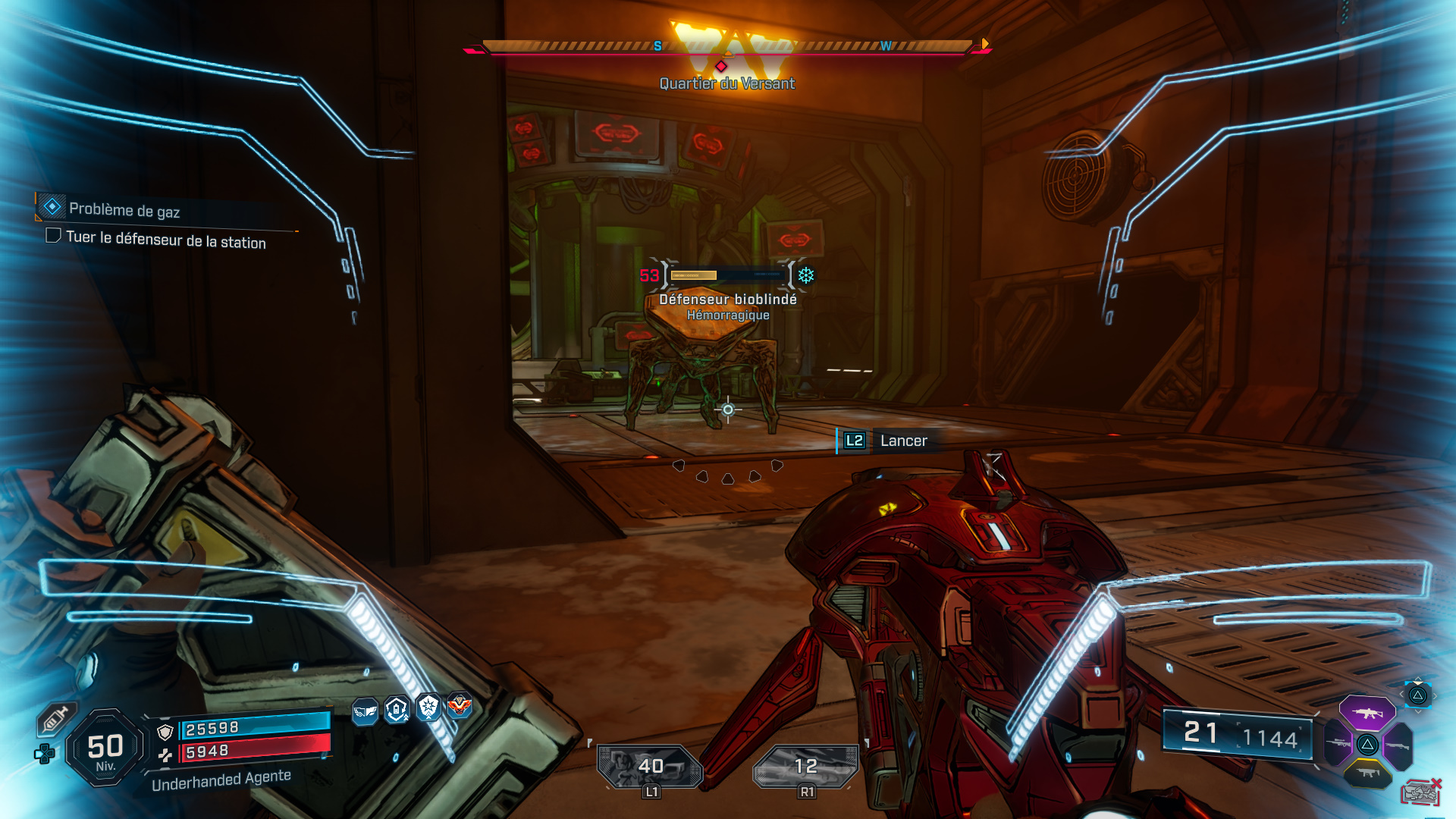This screenshot has width=1456, height=819.
Task: Select the yellow SMG weapon wheel slot
Action: (x=1367, y=773)
